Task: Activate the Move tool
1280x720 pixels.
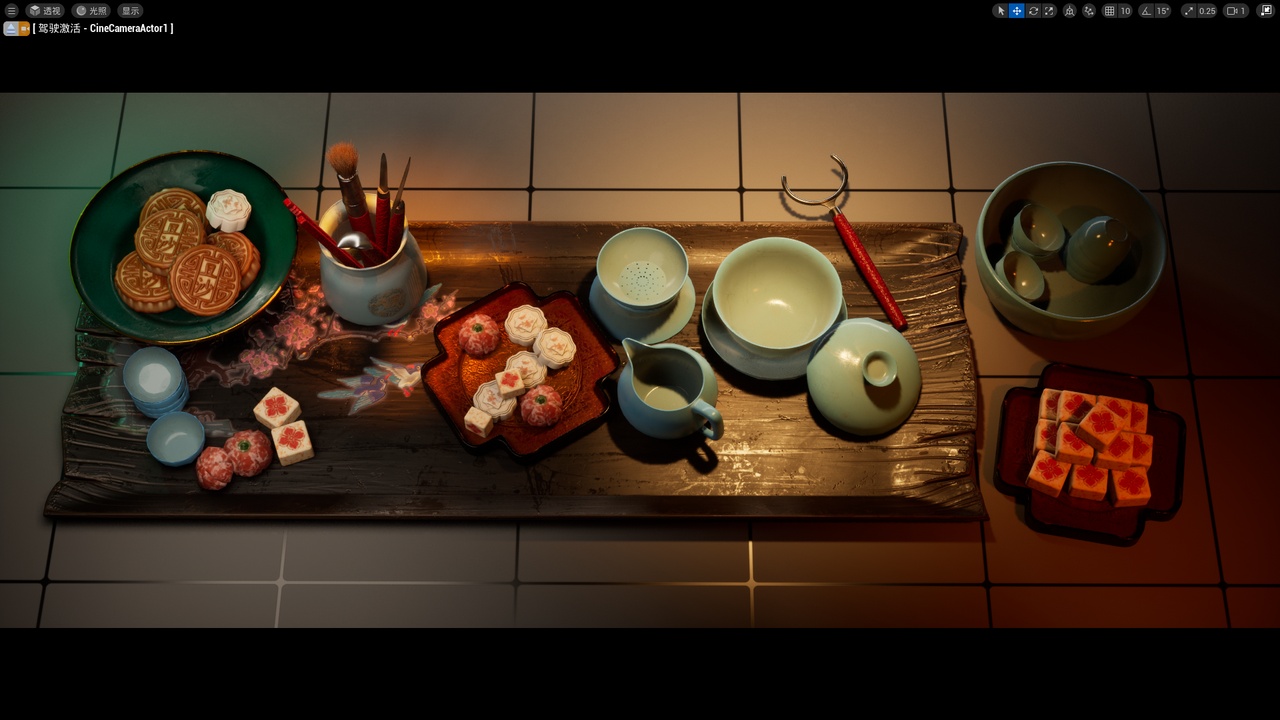Action: pos(1016,10)
